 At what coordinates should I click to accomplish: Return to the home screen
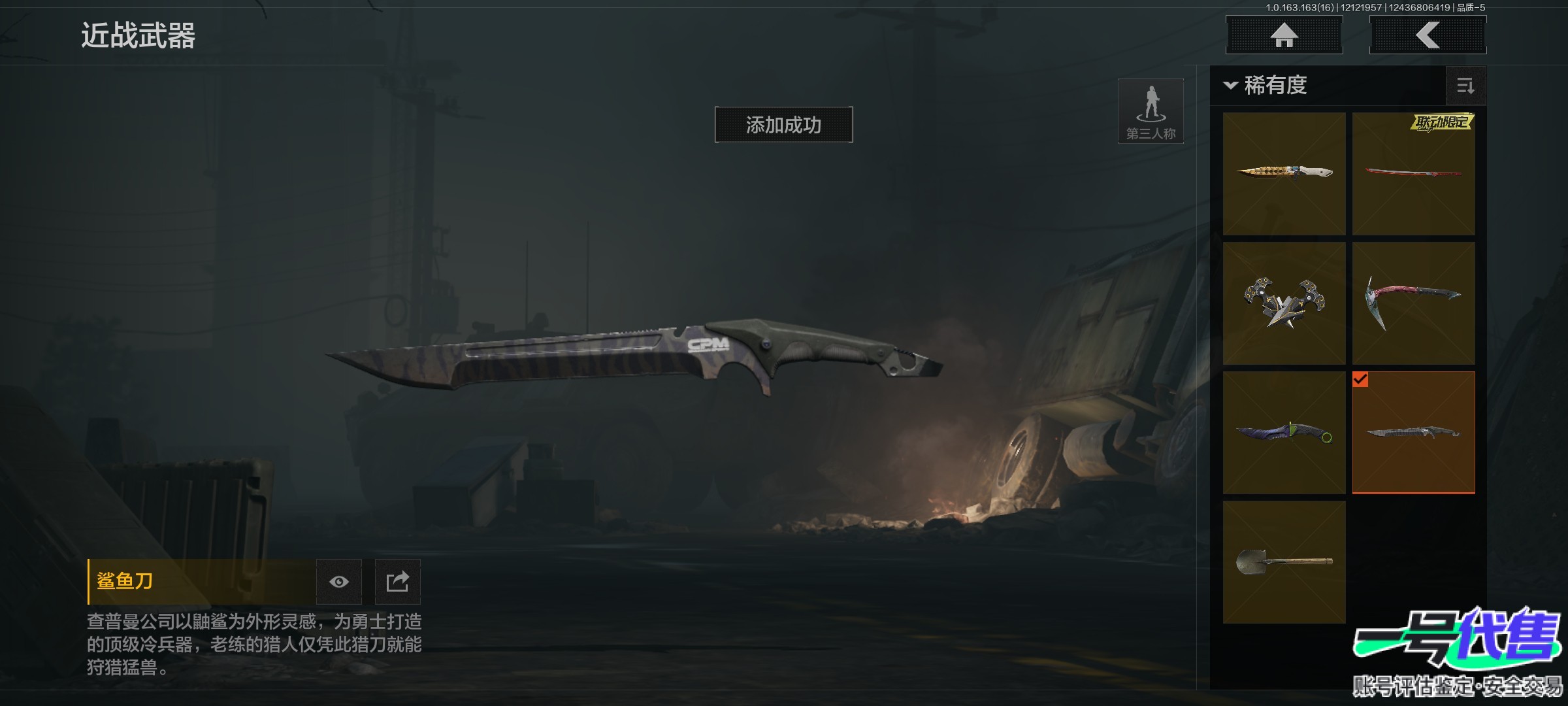[x=1284, y=35]
